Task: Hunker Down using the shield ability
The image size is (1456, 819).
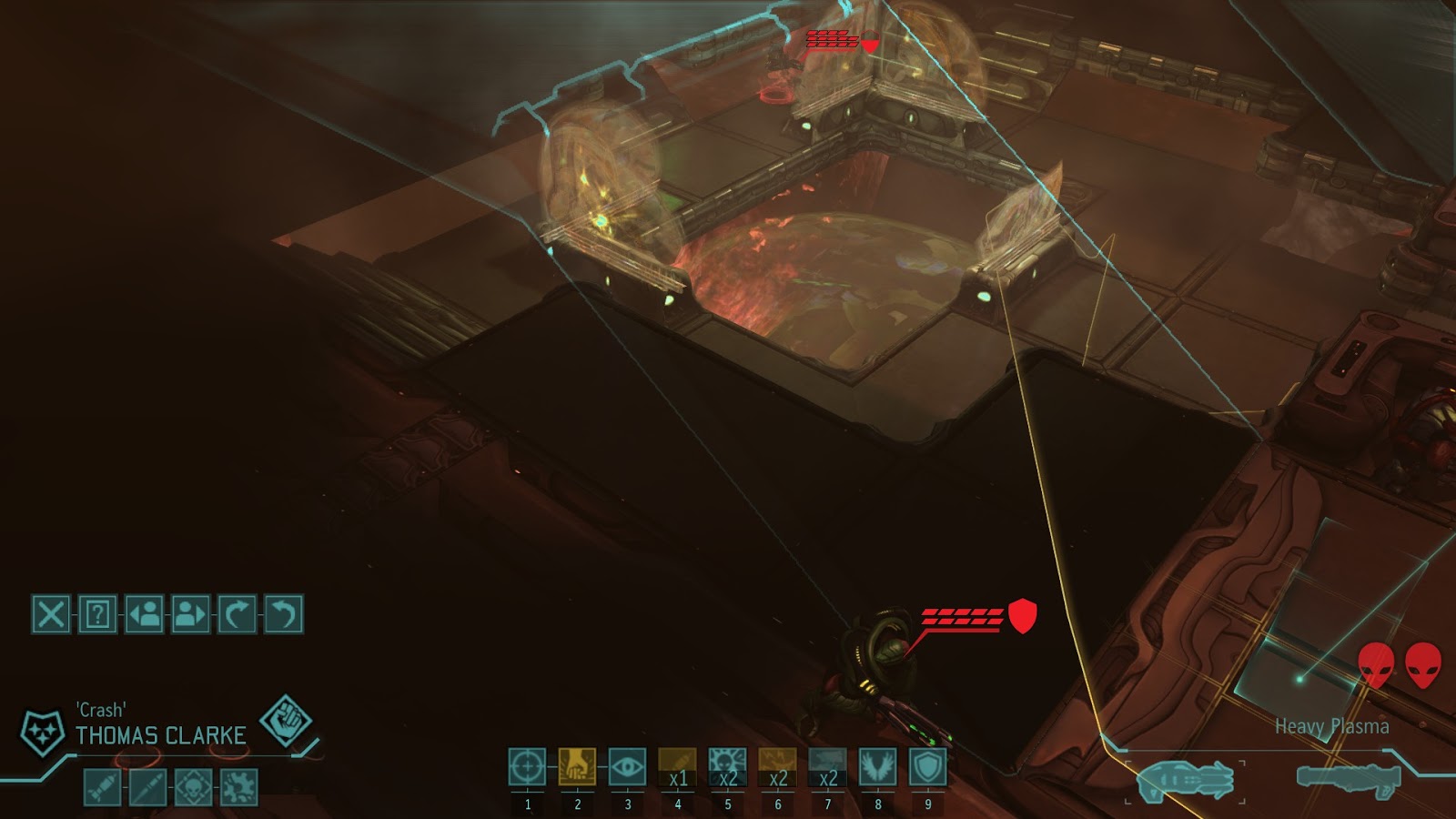Action: pyautogui.click(x=928, y=769)
